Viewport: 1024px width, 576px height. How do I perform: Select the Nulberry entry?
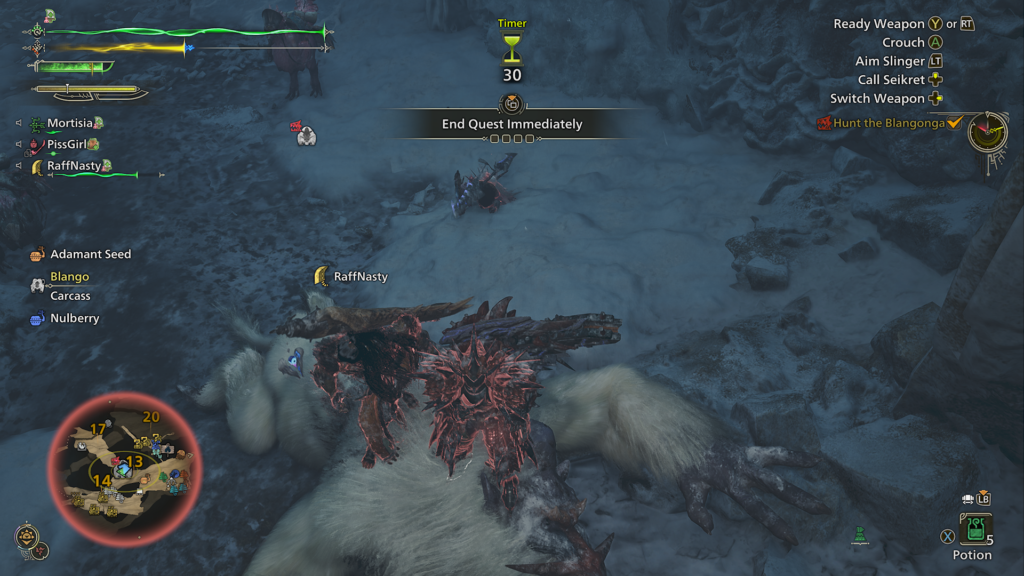coord(74,318)
